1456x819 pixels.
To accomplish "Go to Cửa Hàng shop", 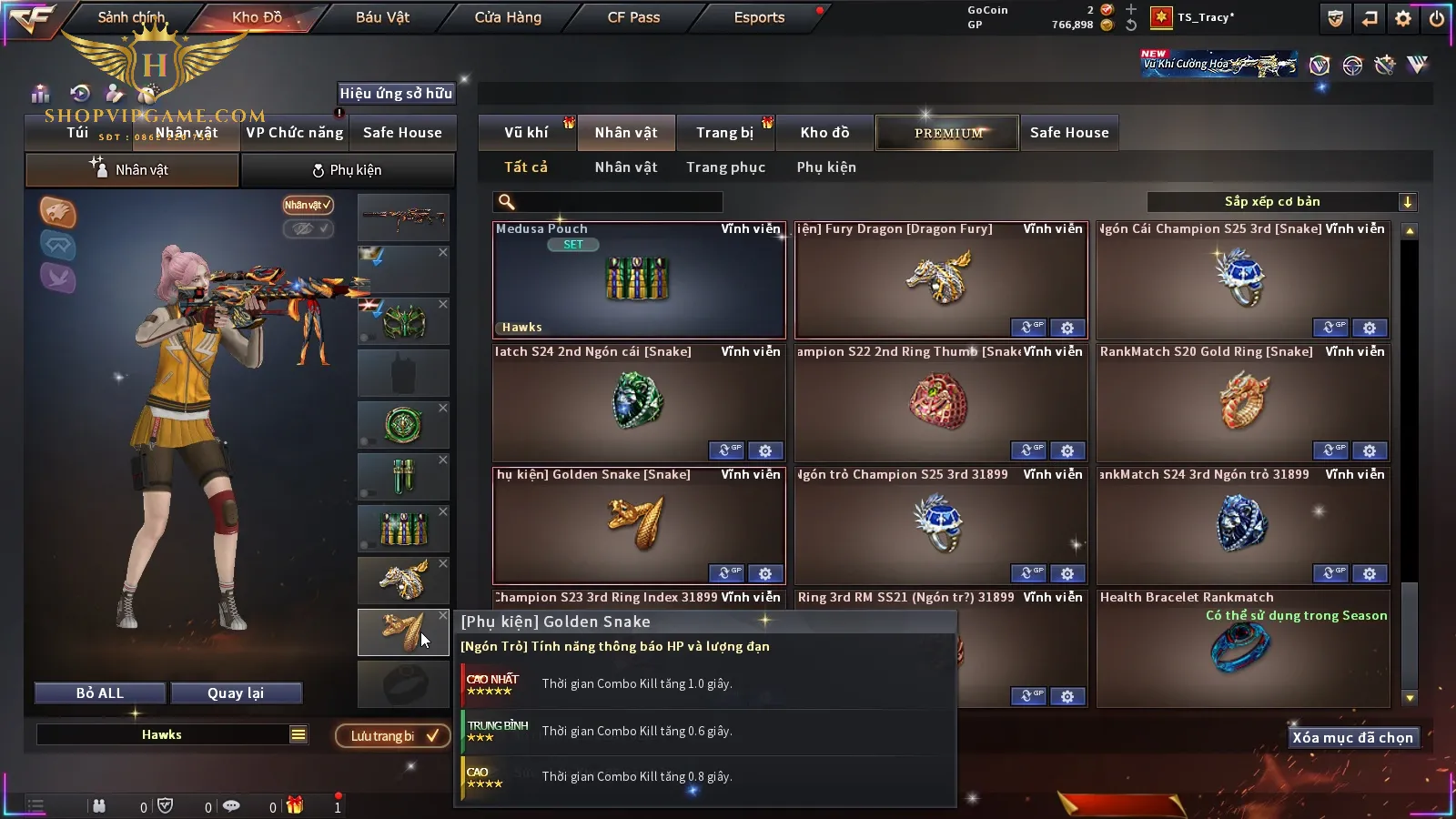I will 508,17.
